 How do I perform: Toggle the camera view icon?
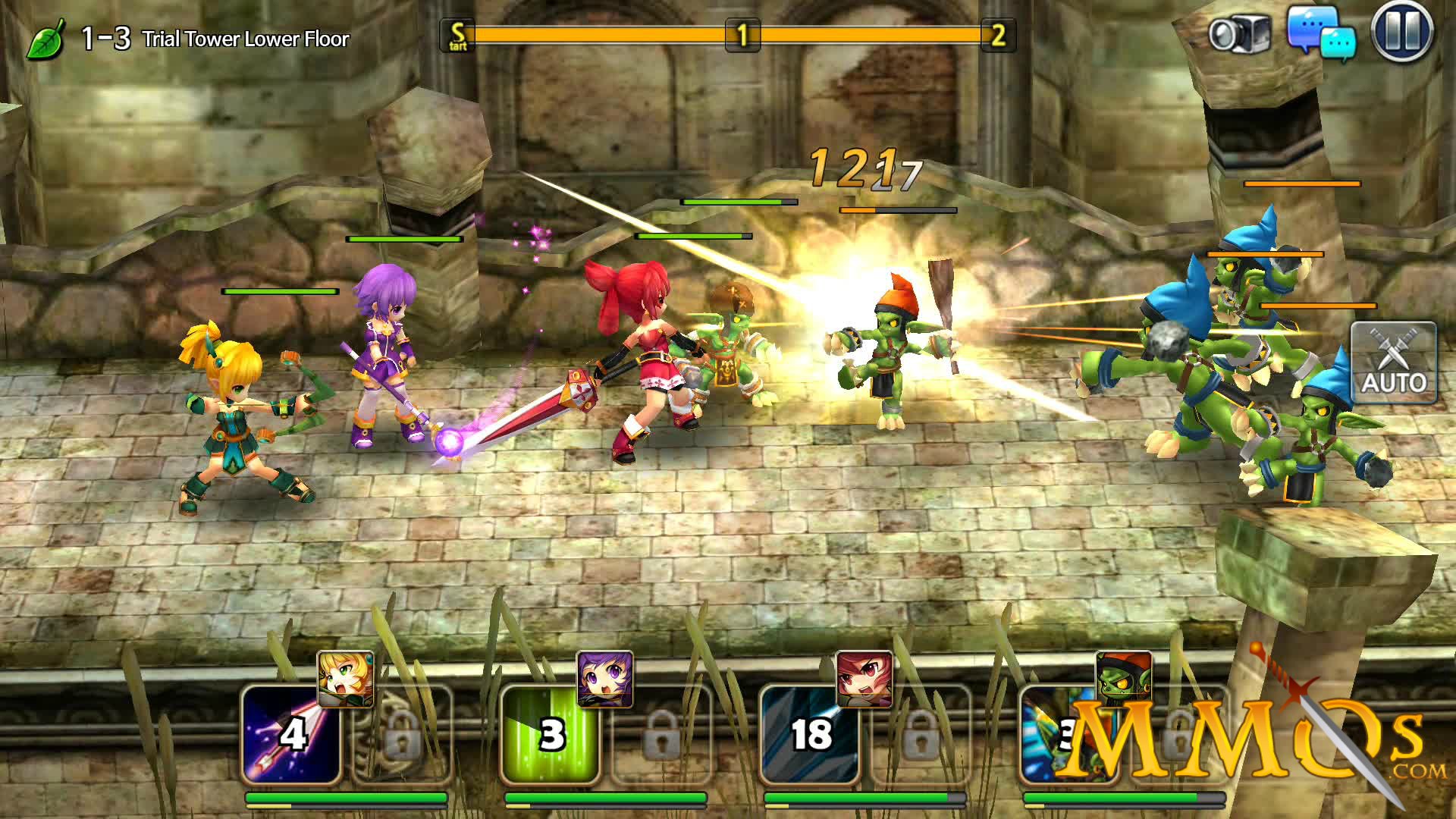[1239, 34]
